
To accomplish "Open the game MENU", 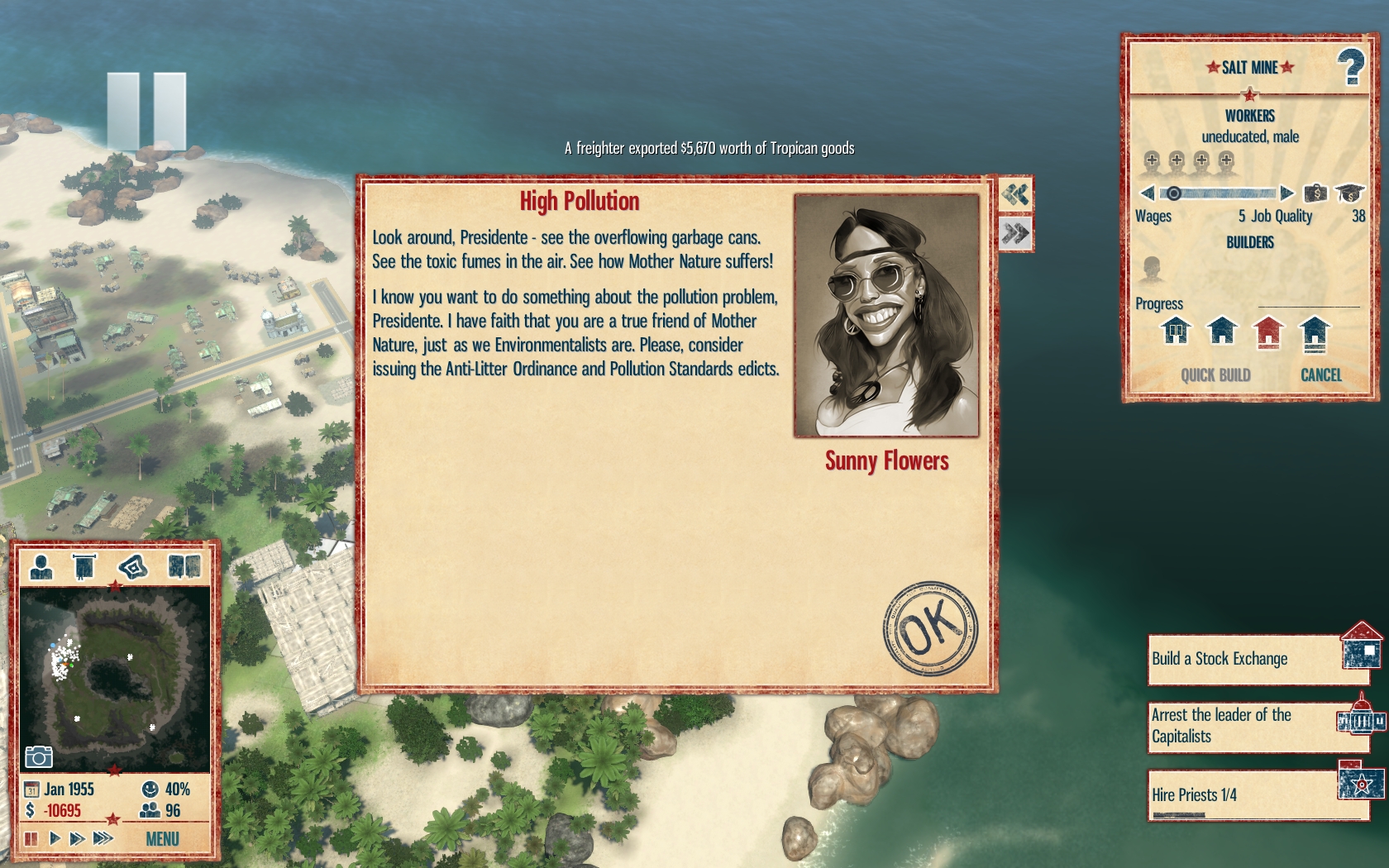I will (x=162, y=839).
